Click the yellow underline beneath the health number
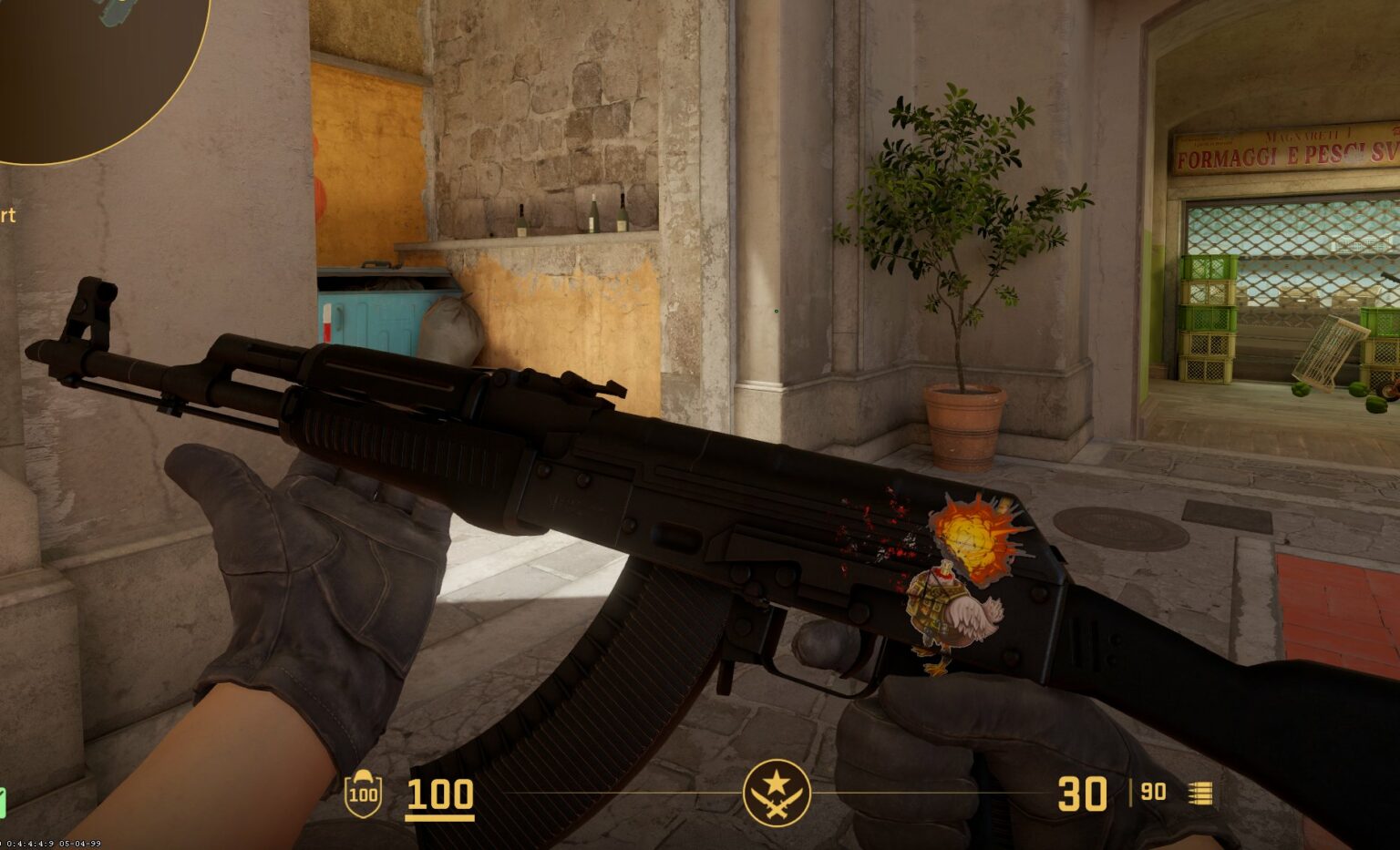Screen dimensions: 1400x850 pos(440,818)
